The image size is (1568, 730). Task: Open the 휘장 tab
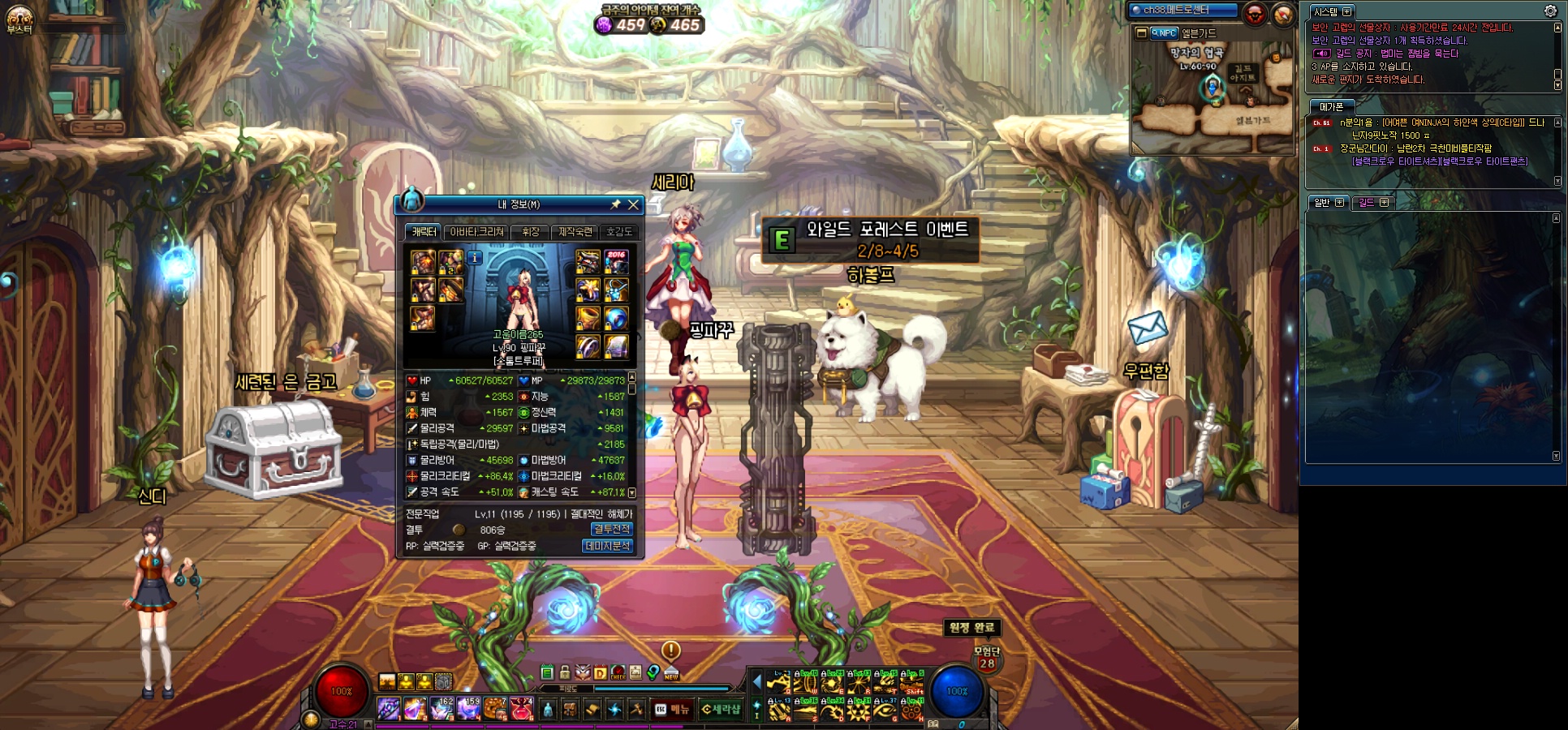531,232
